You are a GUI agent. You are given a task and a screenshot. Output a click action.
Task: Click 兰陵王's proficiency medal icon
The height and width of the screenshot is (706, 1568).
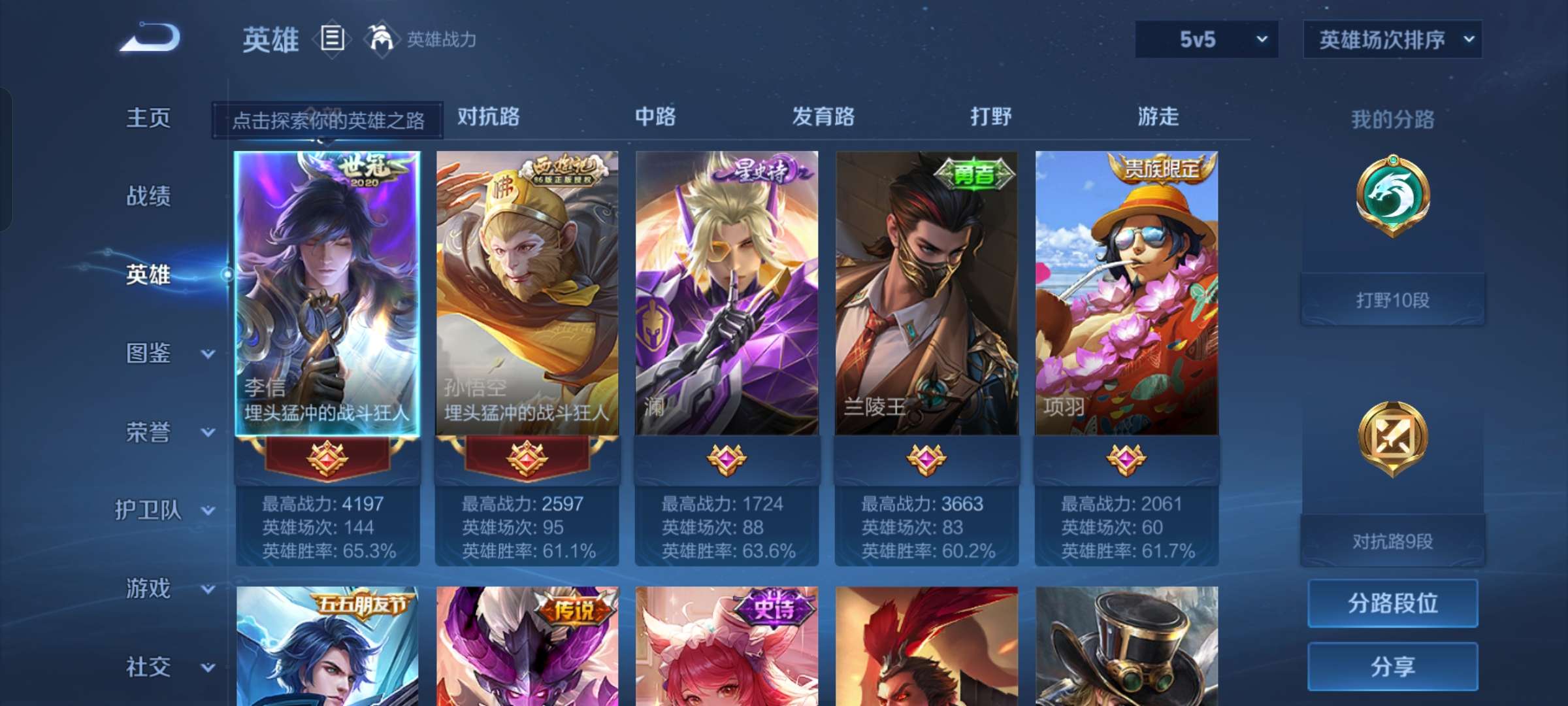pos(927,460)
